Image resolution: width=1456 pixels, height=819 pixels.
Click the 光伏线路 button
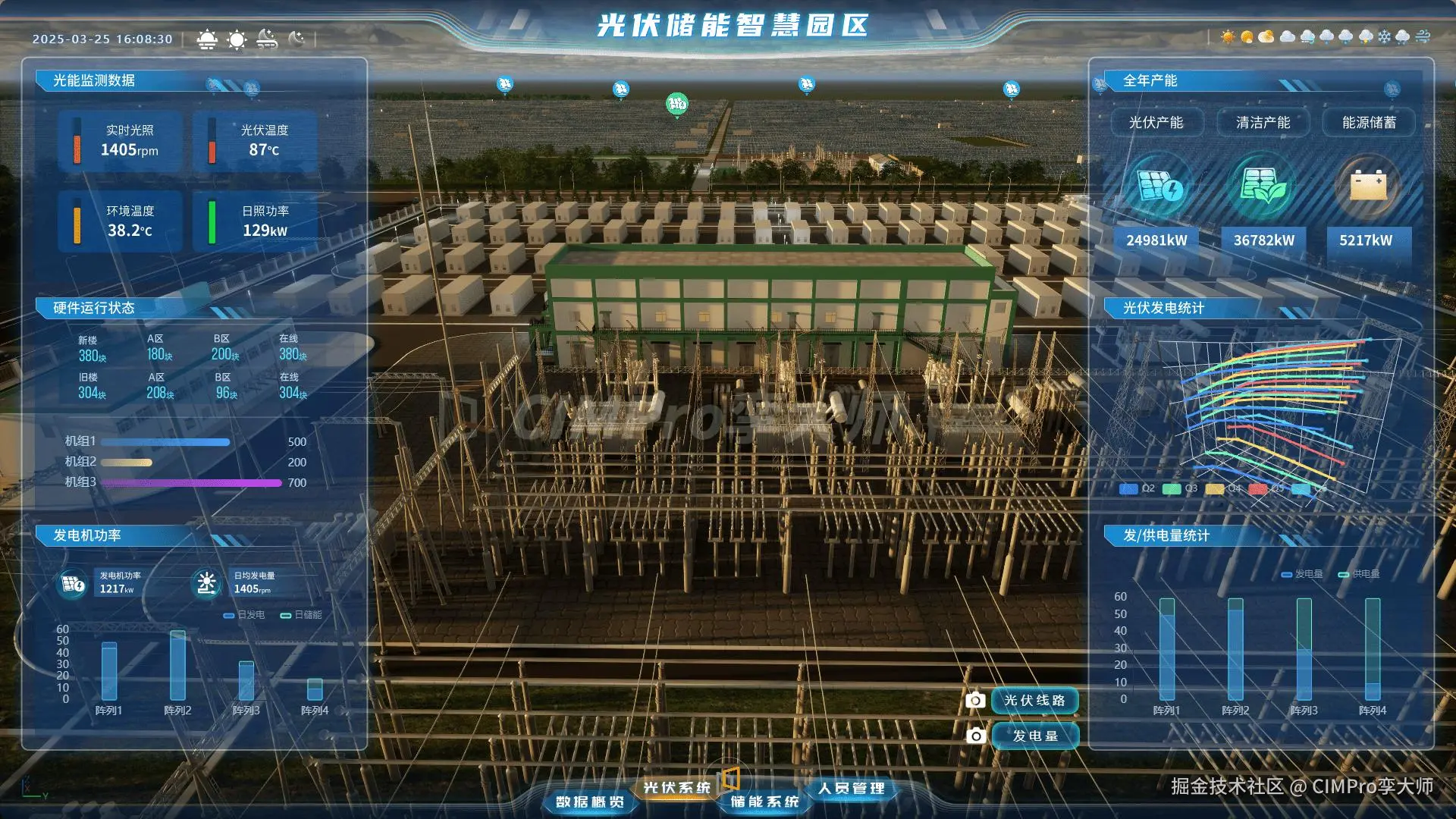(x=1034, y=701)
